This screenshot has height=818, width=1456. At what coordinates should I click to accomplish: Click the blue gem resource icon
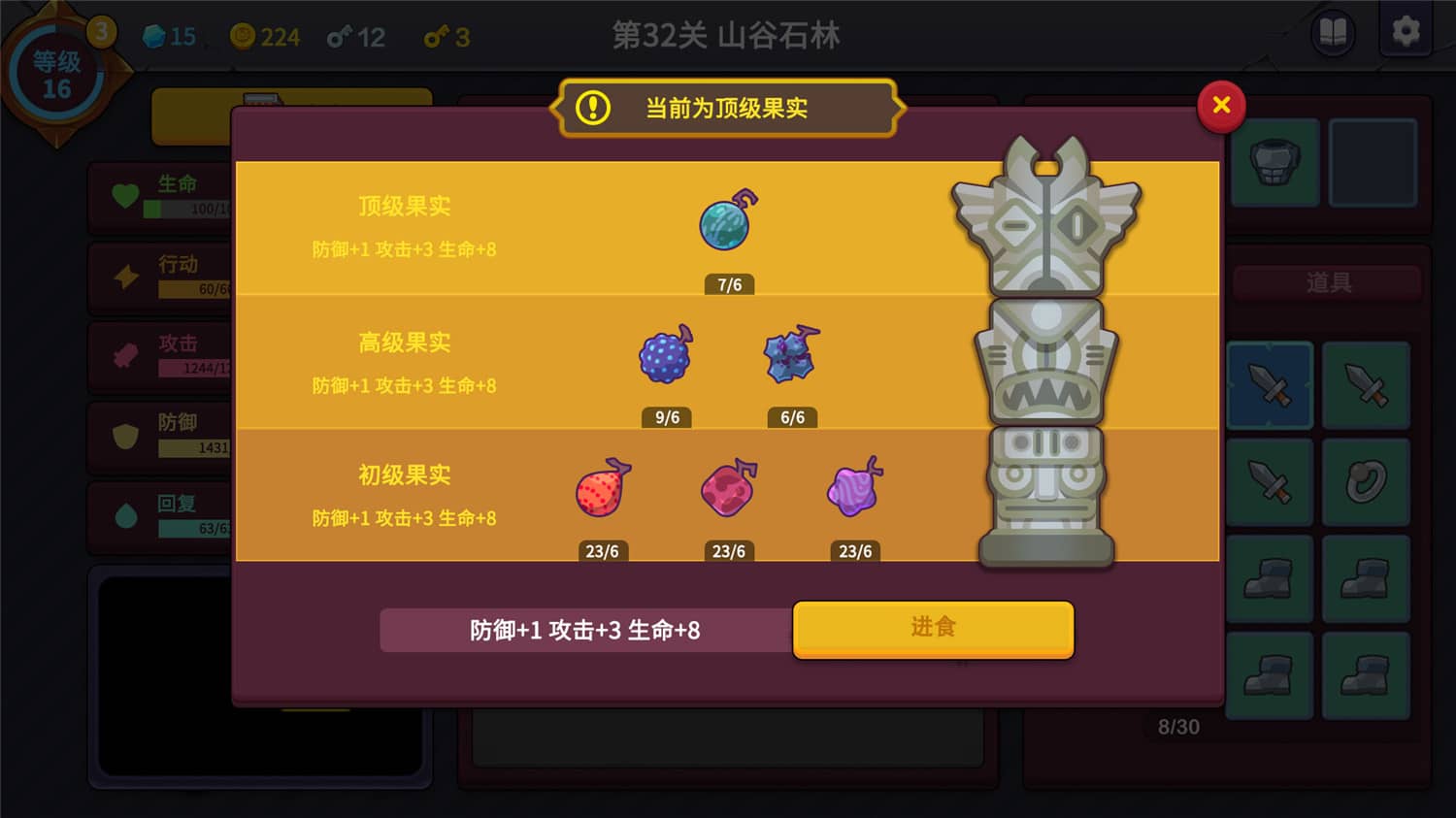(x=152, y=37)
